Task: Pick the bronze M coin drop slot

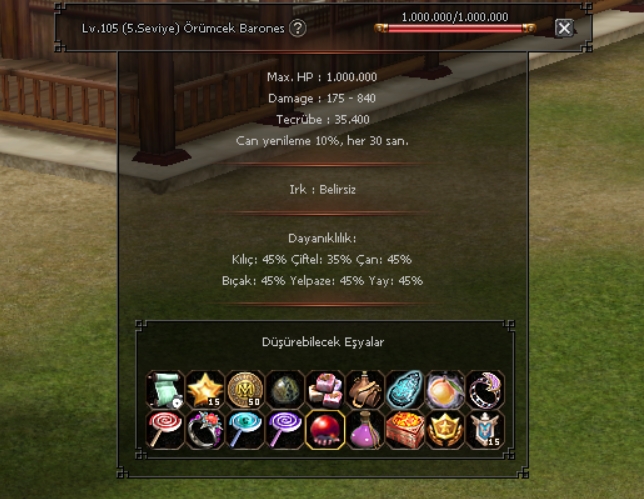Action: coord(244,389)
